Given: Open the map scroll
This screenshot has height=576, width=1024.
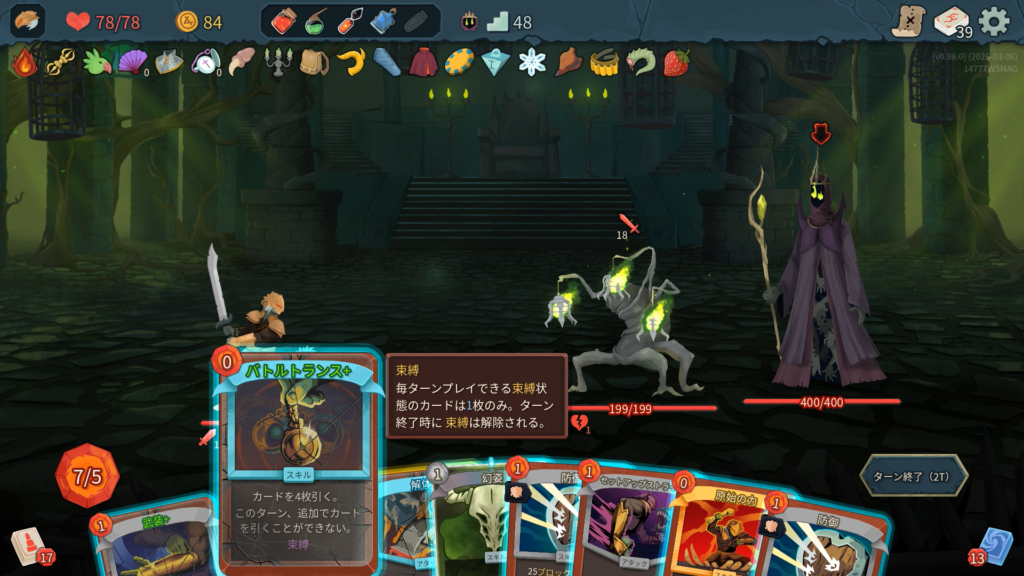Looking at the screenshot, I should coord(908,21).
